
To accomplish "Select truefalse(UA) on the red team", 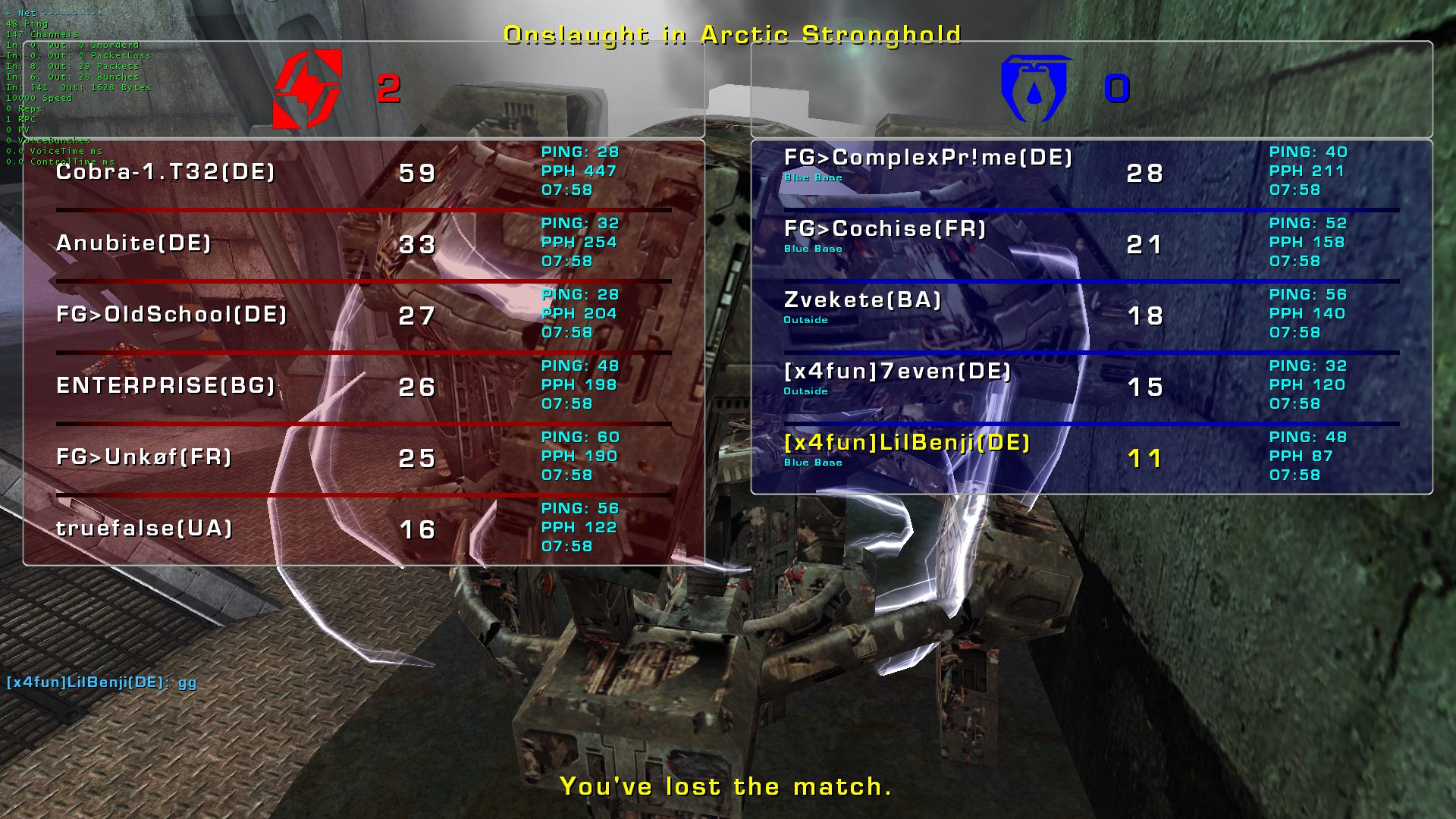I will point(144,529).
